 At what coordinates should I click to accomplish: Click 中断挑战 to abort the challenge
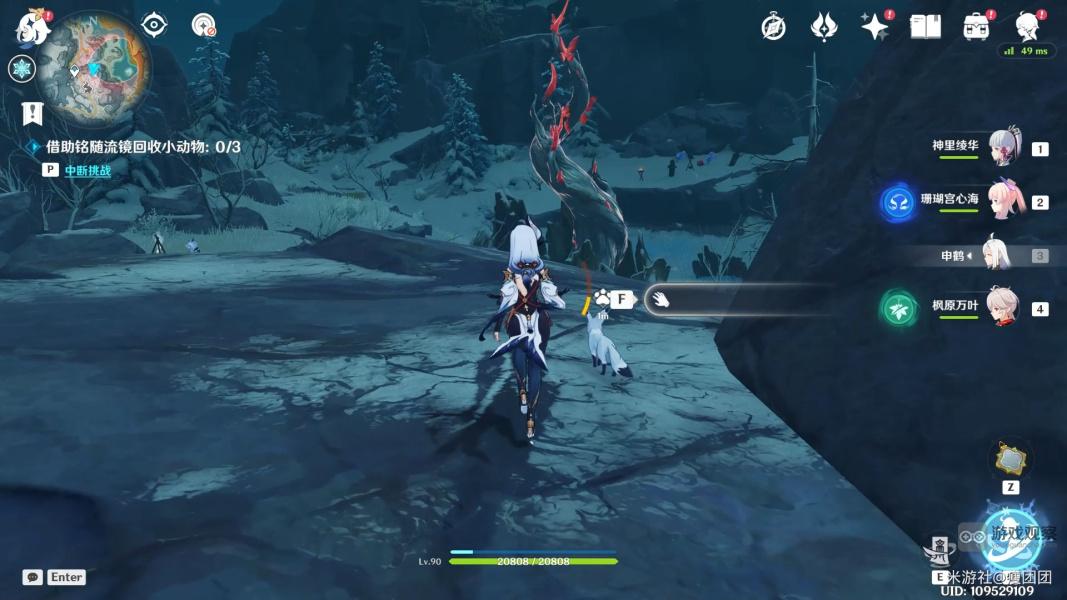88,171
